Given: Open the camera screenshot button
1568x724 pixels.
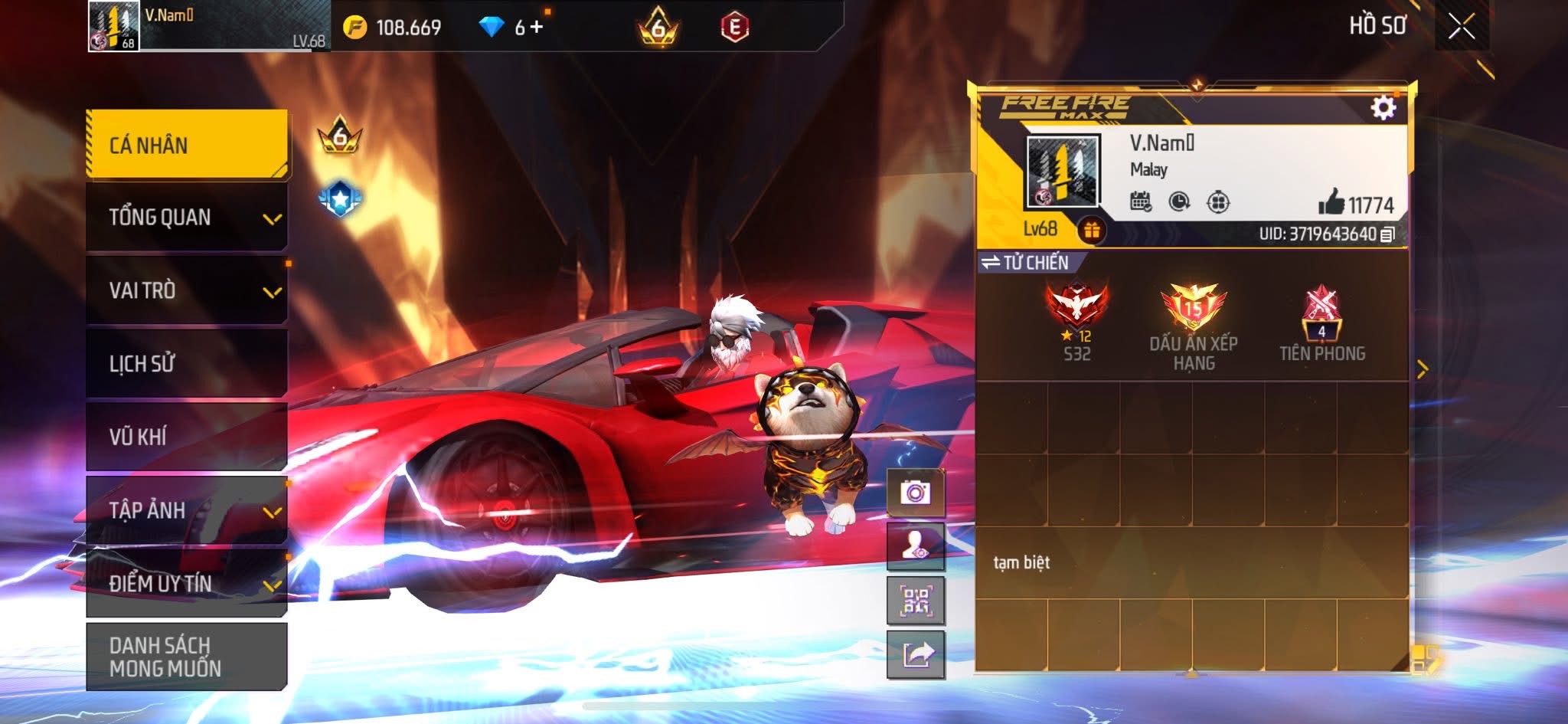Looking at the screenshot, I should (916, 492).
